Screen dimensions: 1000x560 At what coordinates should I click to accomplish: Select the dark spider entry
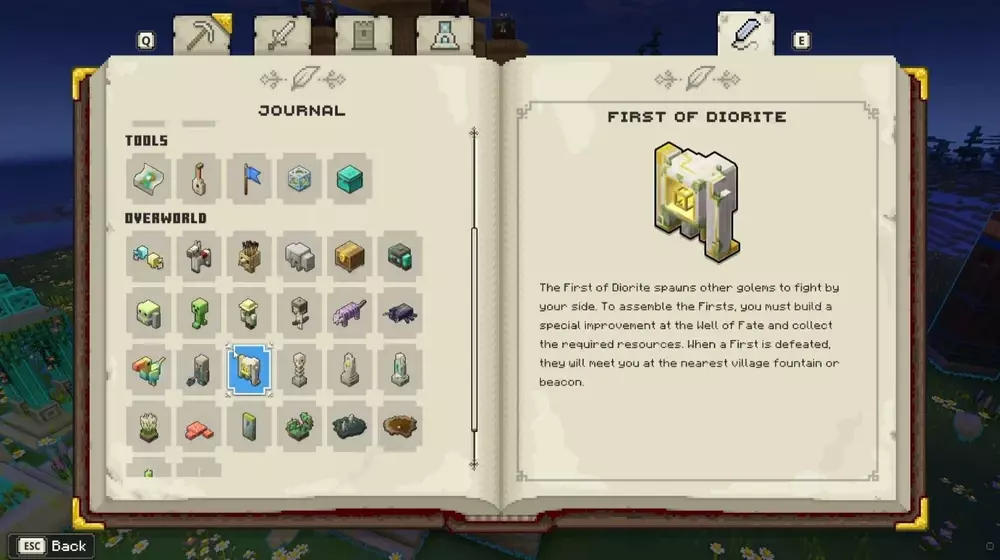pos(400,313)
